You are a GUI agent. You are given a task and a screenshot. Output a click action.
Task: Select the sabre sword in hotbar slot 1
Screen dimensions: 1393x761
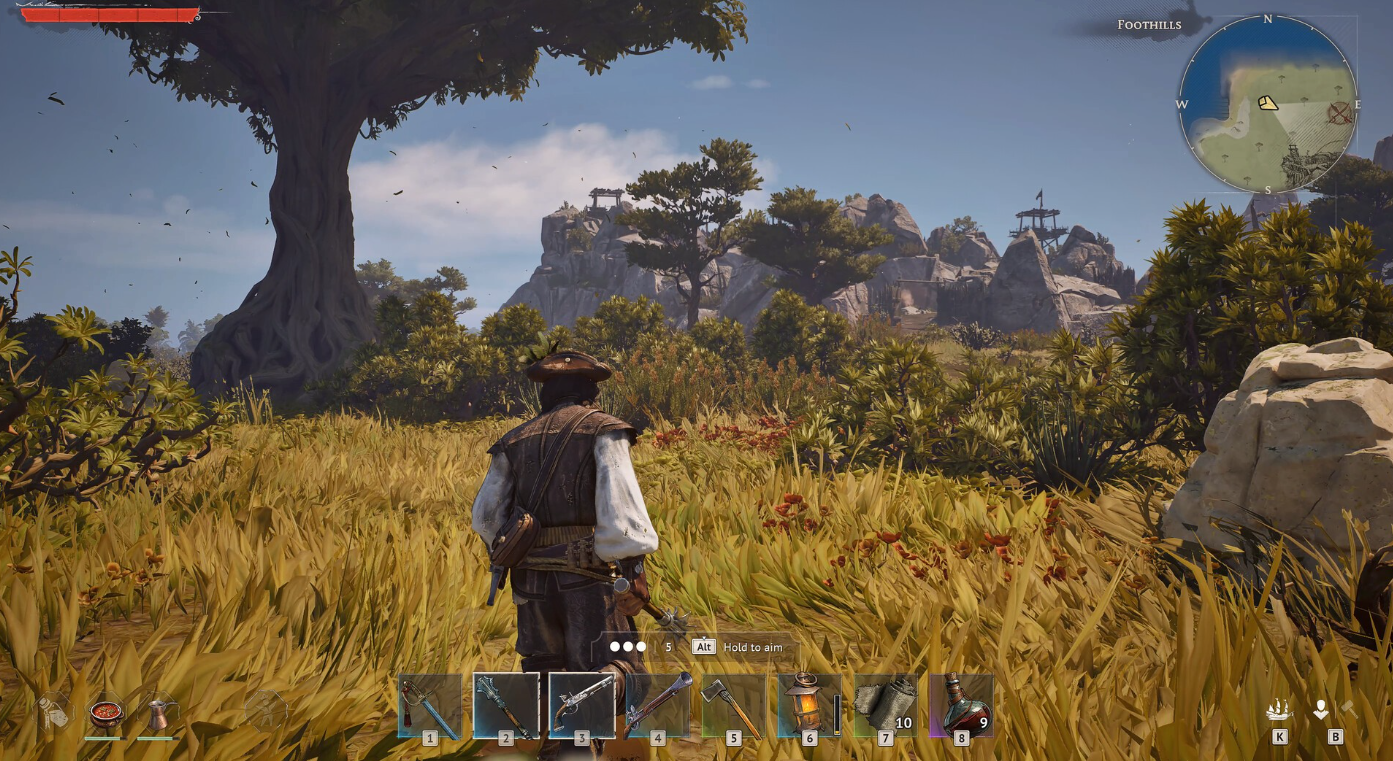tap(430, 706)
